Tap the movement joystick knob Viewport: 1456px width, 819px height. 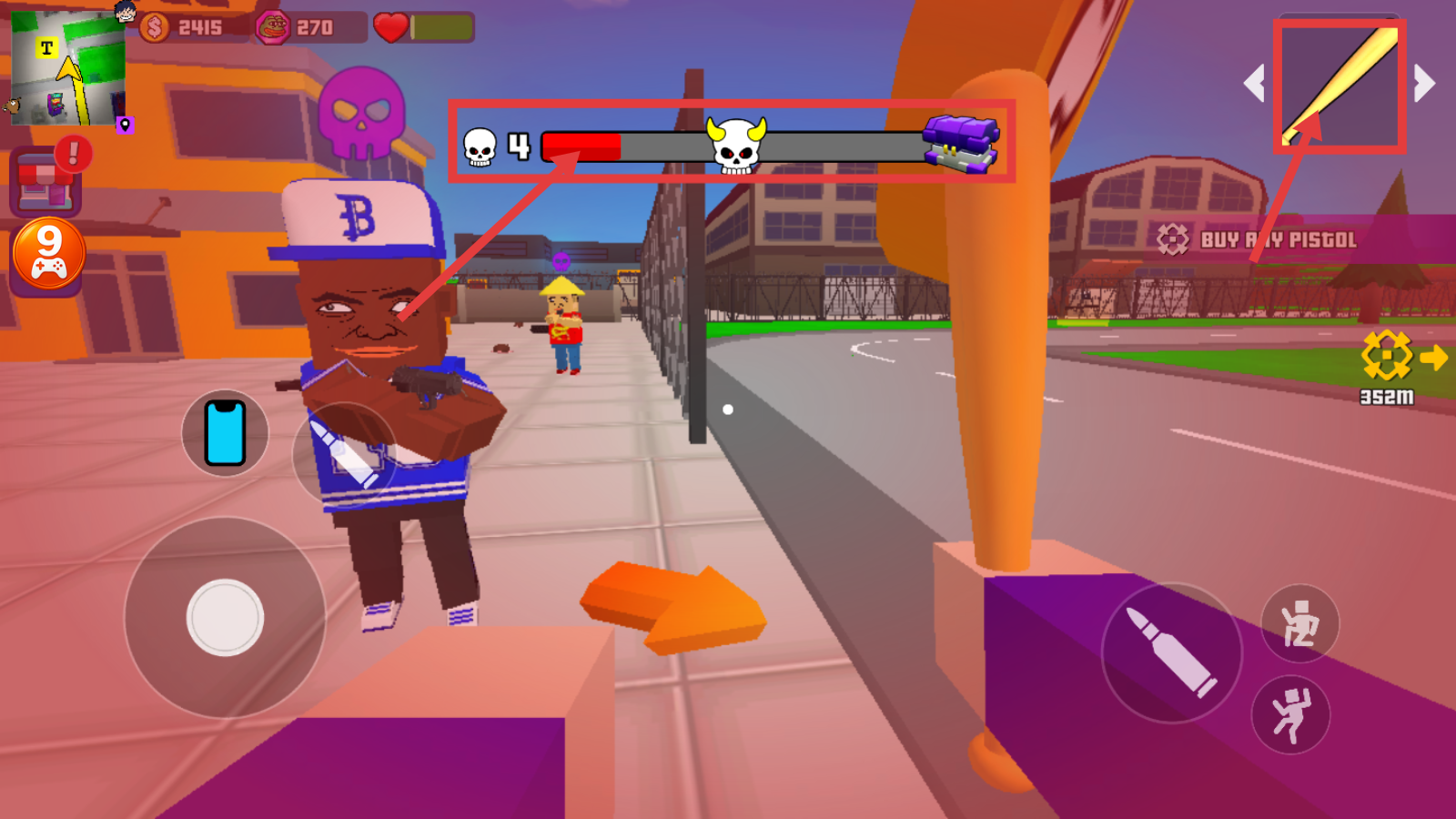[x=225, y=618]
